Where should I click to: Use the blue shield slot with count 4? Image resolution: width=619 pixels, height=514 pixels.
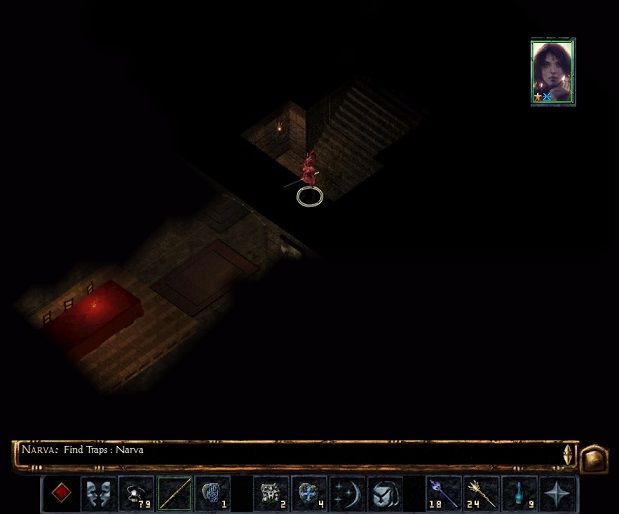click(308, 493)
